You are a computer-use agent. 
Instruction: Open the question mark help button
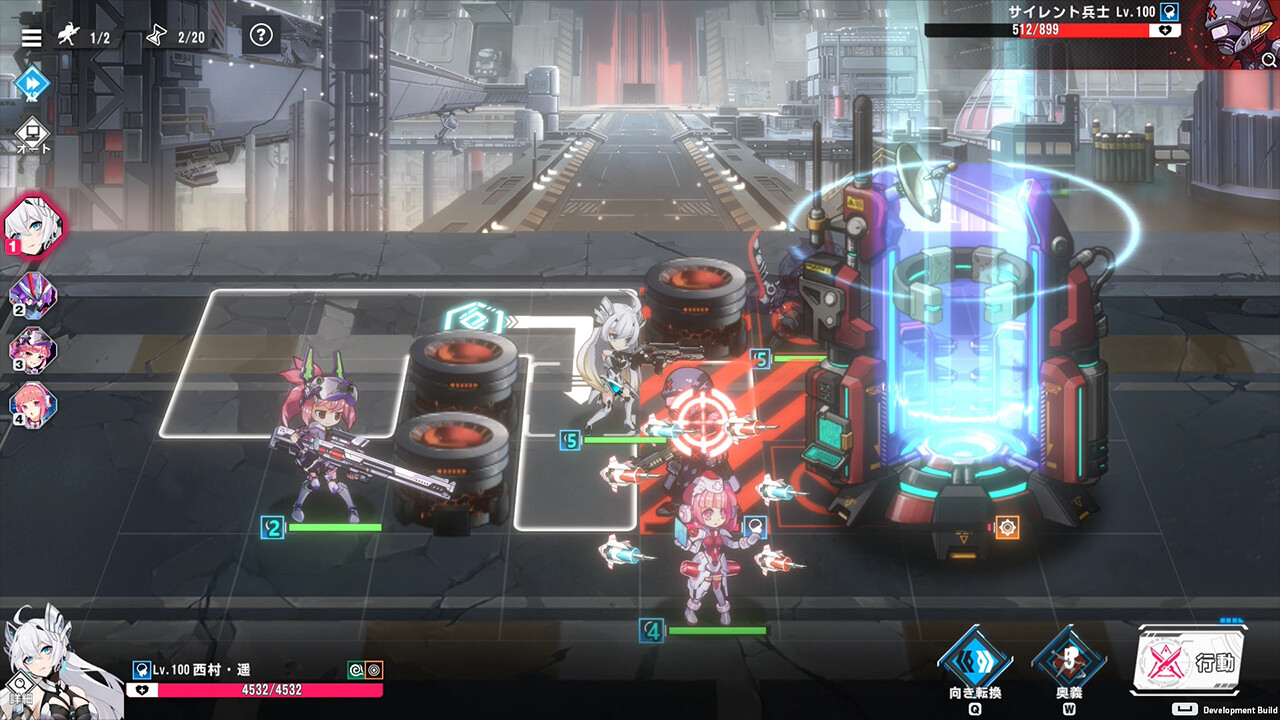(261, 36)
